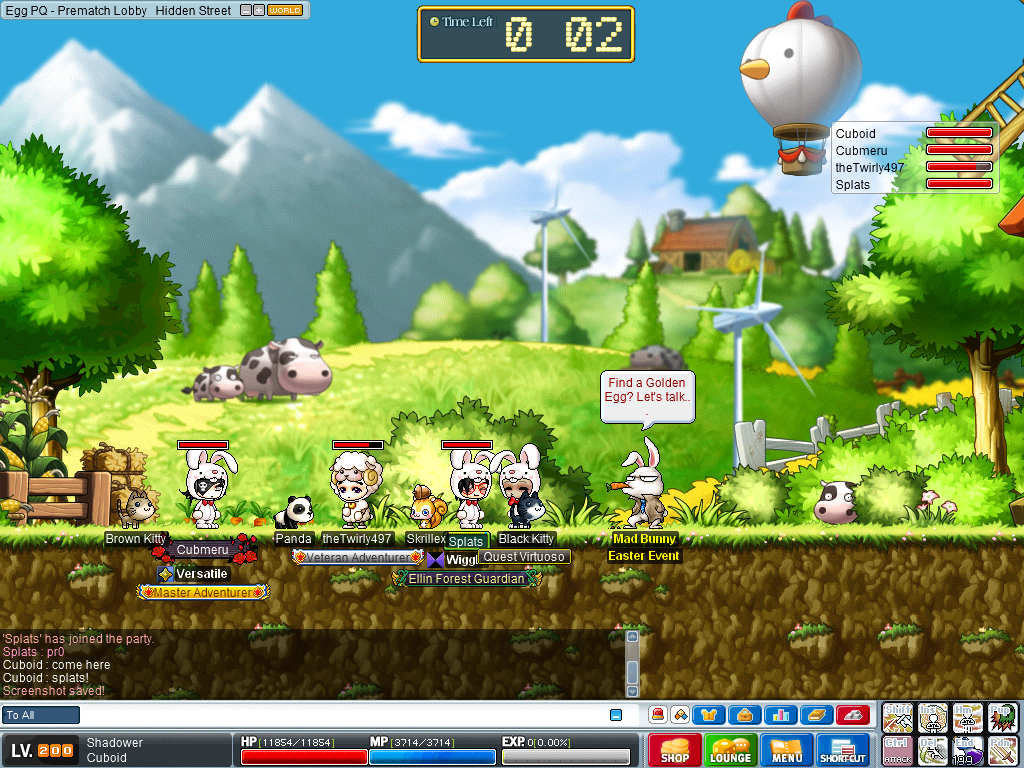Open the World map button
The width and height of the screenshot is (1024, 768).
[x=285, y=10]
